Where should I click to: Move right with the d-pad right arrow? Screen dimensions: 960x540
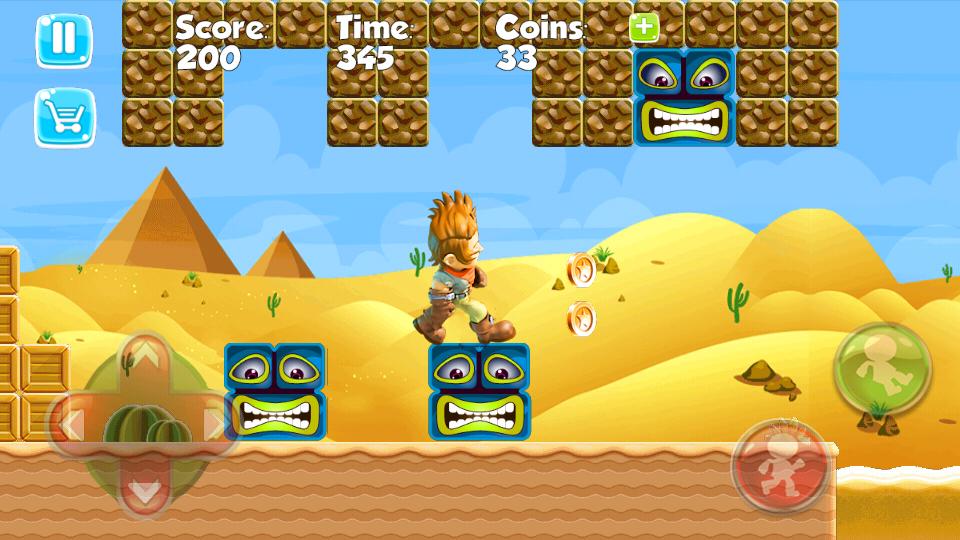pos(214,424)
